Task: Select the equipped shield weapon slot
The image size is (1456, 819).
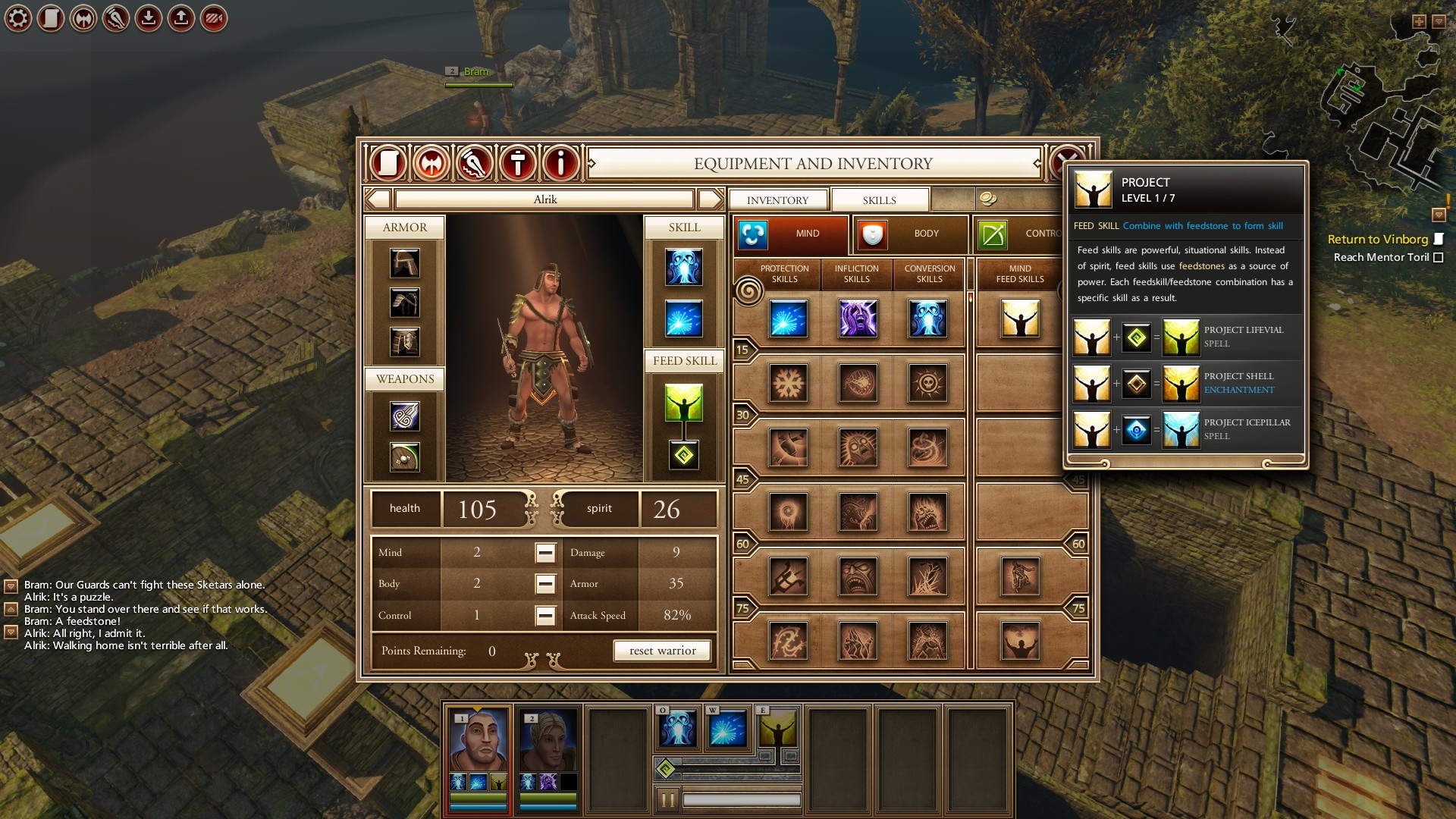Action: click(404, 457)
